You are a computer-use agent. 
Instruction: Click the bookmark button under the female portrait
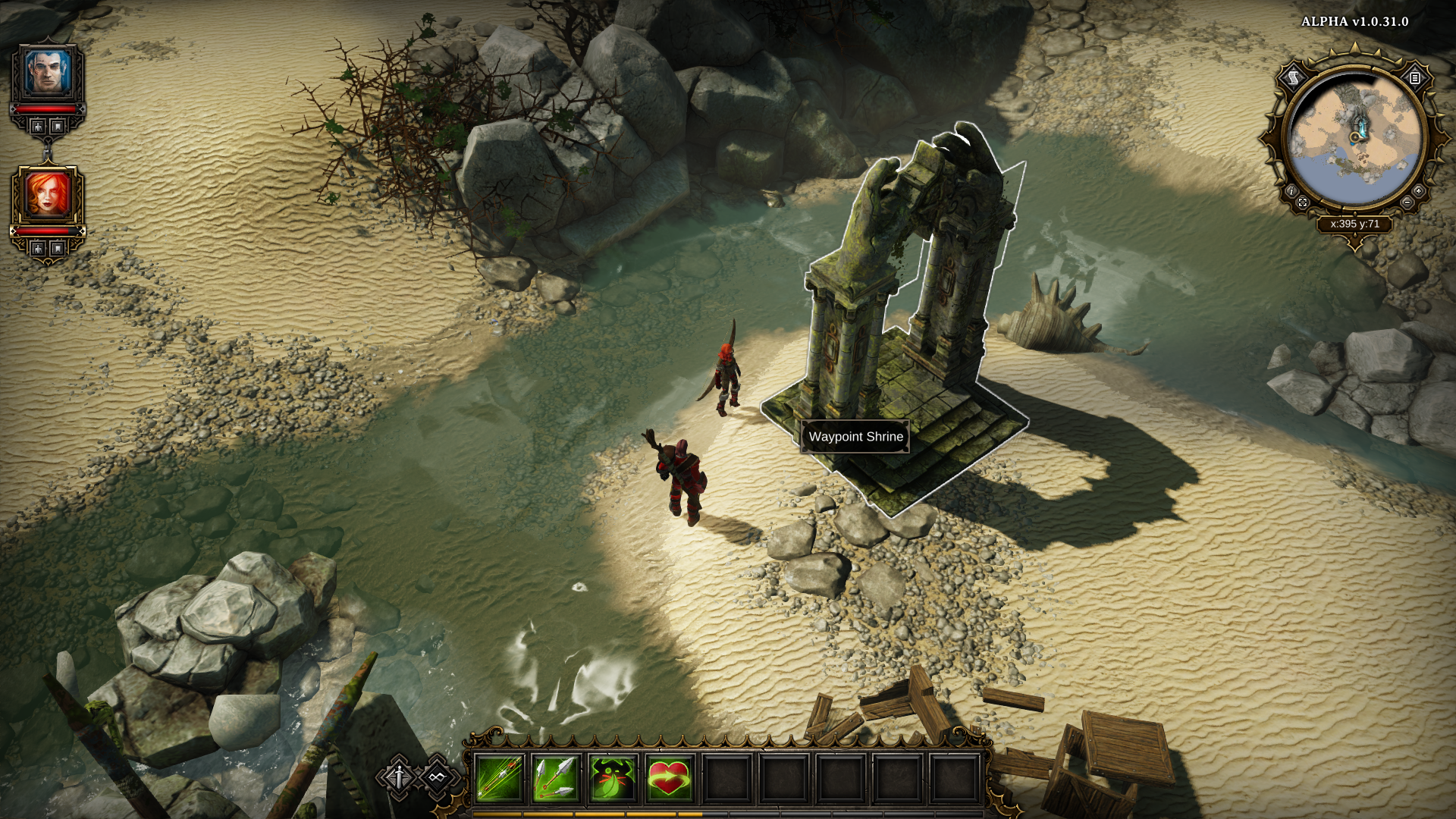pos(58,248)
